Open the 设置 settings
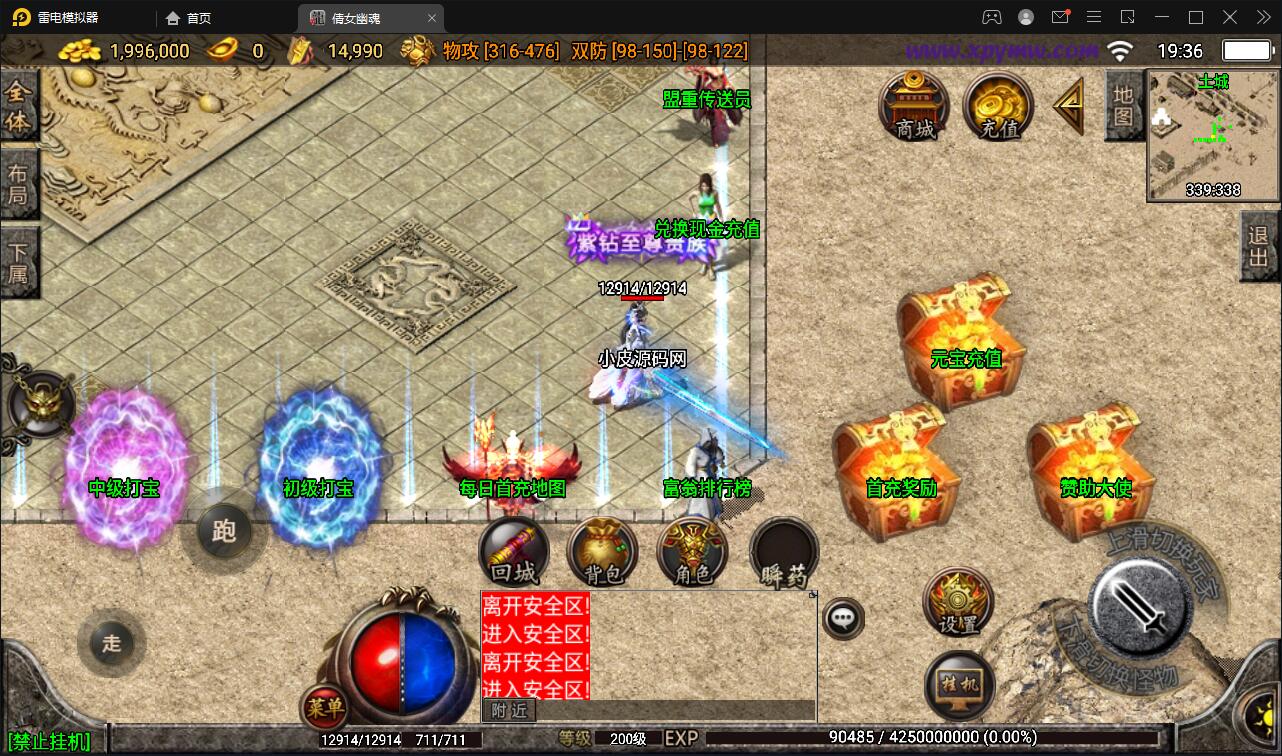Viewport: 1282px width, 756px height. point(958,601)
